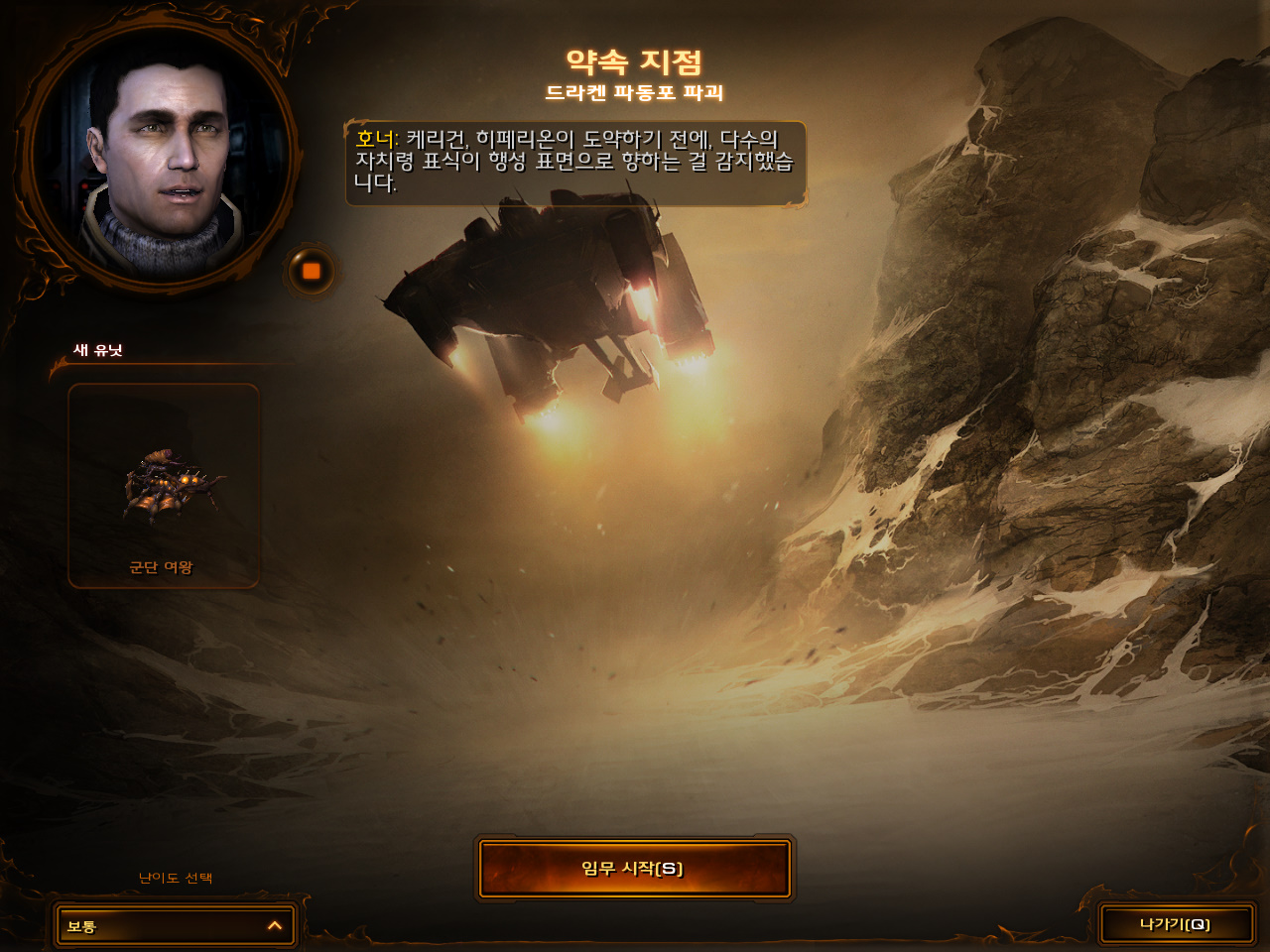Screen dimensions: 1270x952
Task: Click 나가기(Q) to exit the briefing
Action: pos(1176,922)
